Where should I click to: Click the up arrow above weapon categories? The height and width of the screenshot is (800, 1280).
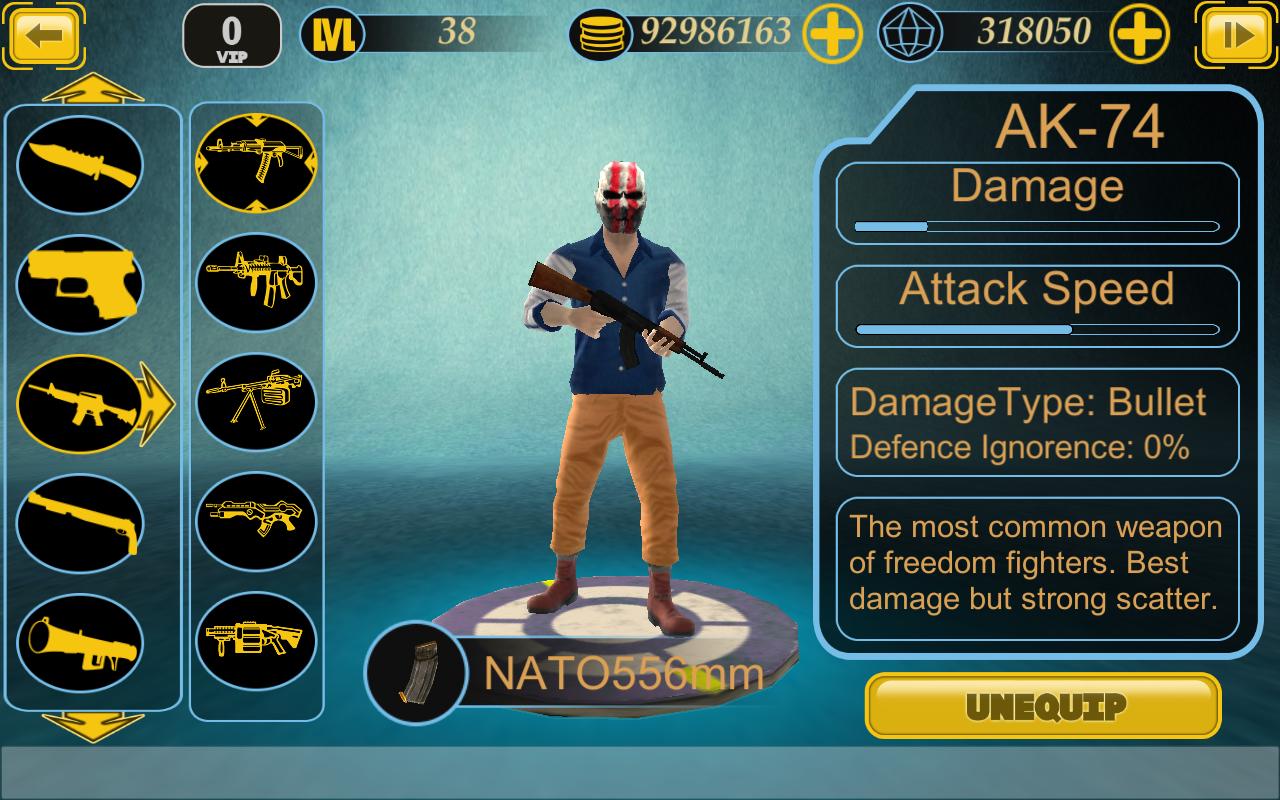pos(93,90)
